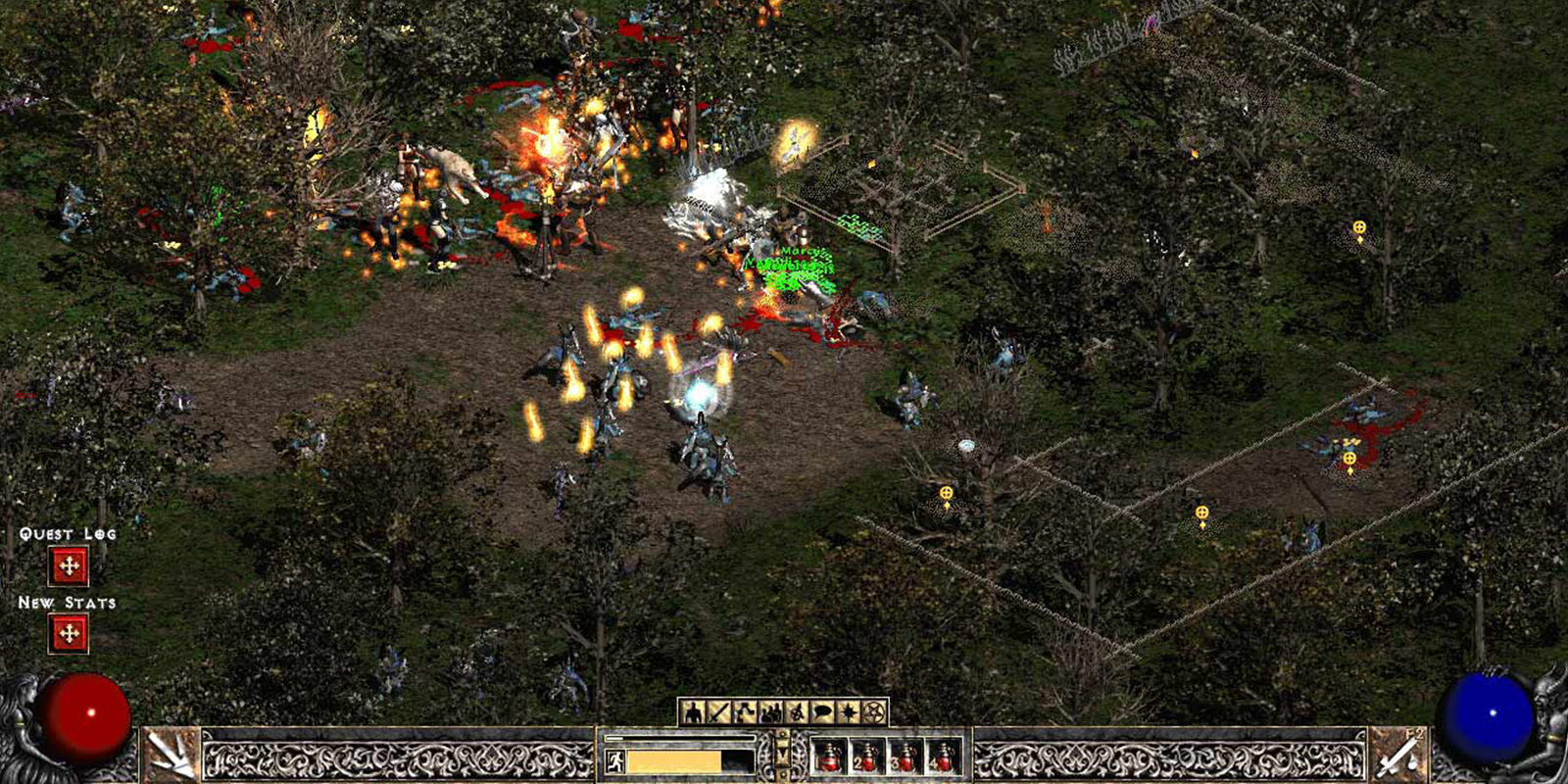Open the Party screen icon
Viewport: 1568px width, 784px height.
point(770,711)
